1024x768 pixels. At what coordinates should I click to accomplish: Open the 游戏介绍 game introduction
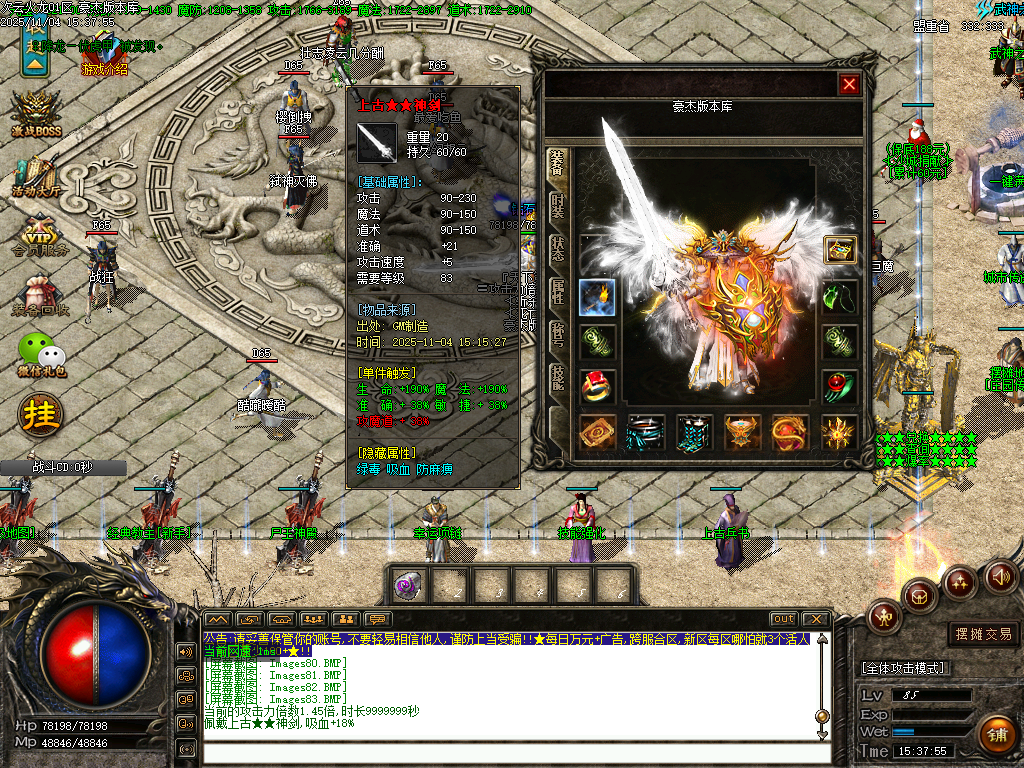104,69
